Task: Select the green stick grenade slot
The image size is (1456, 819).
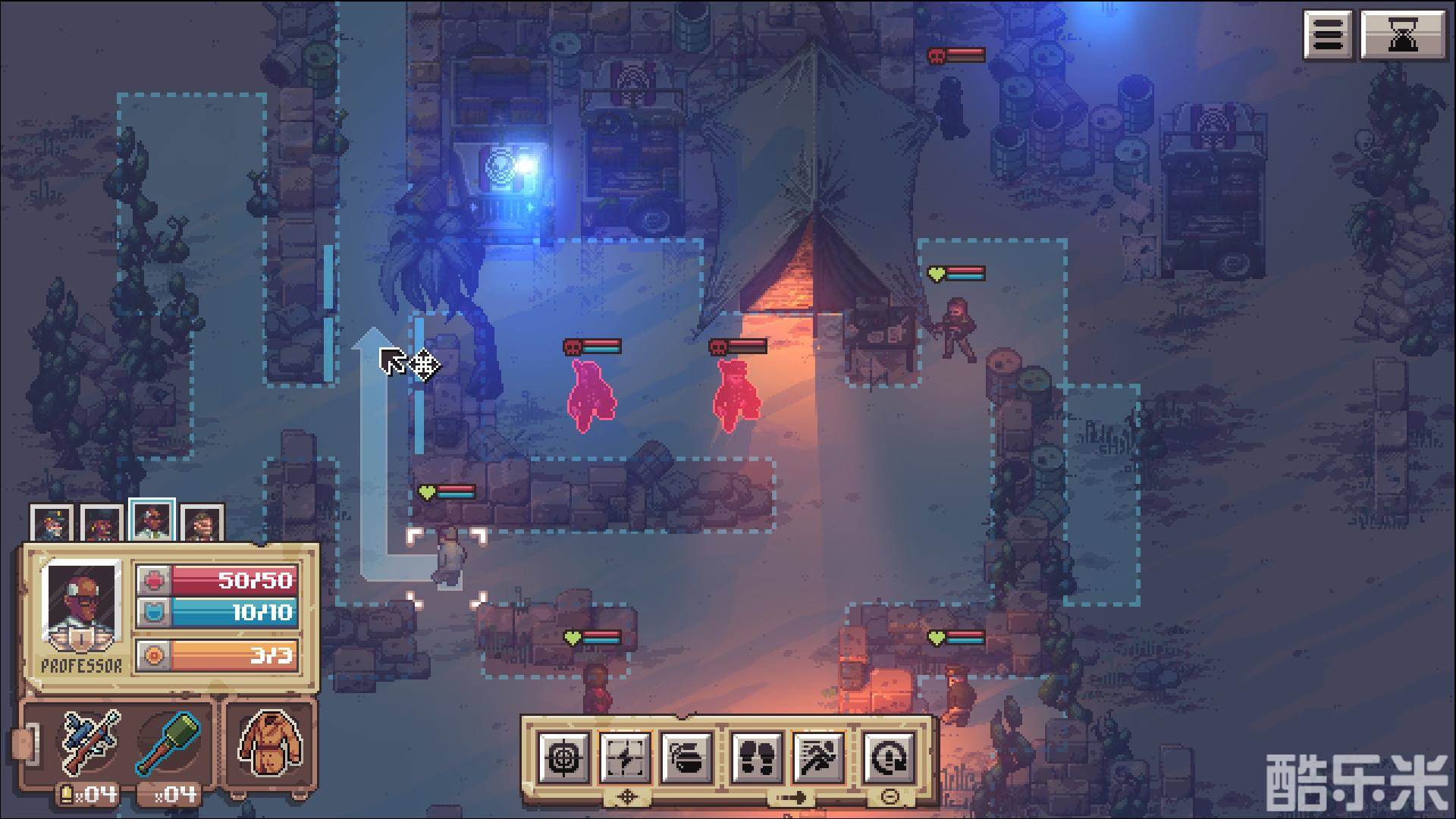Action: 167,742
